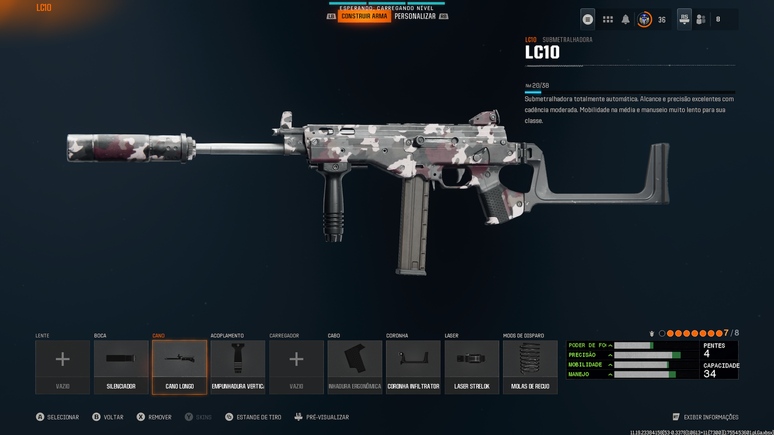Select the Silenciador muzzle slot
This screenshot has height=435, width=774.
121,366
